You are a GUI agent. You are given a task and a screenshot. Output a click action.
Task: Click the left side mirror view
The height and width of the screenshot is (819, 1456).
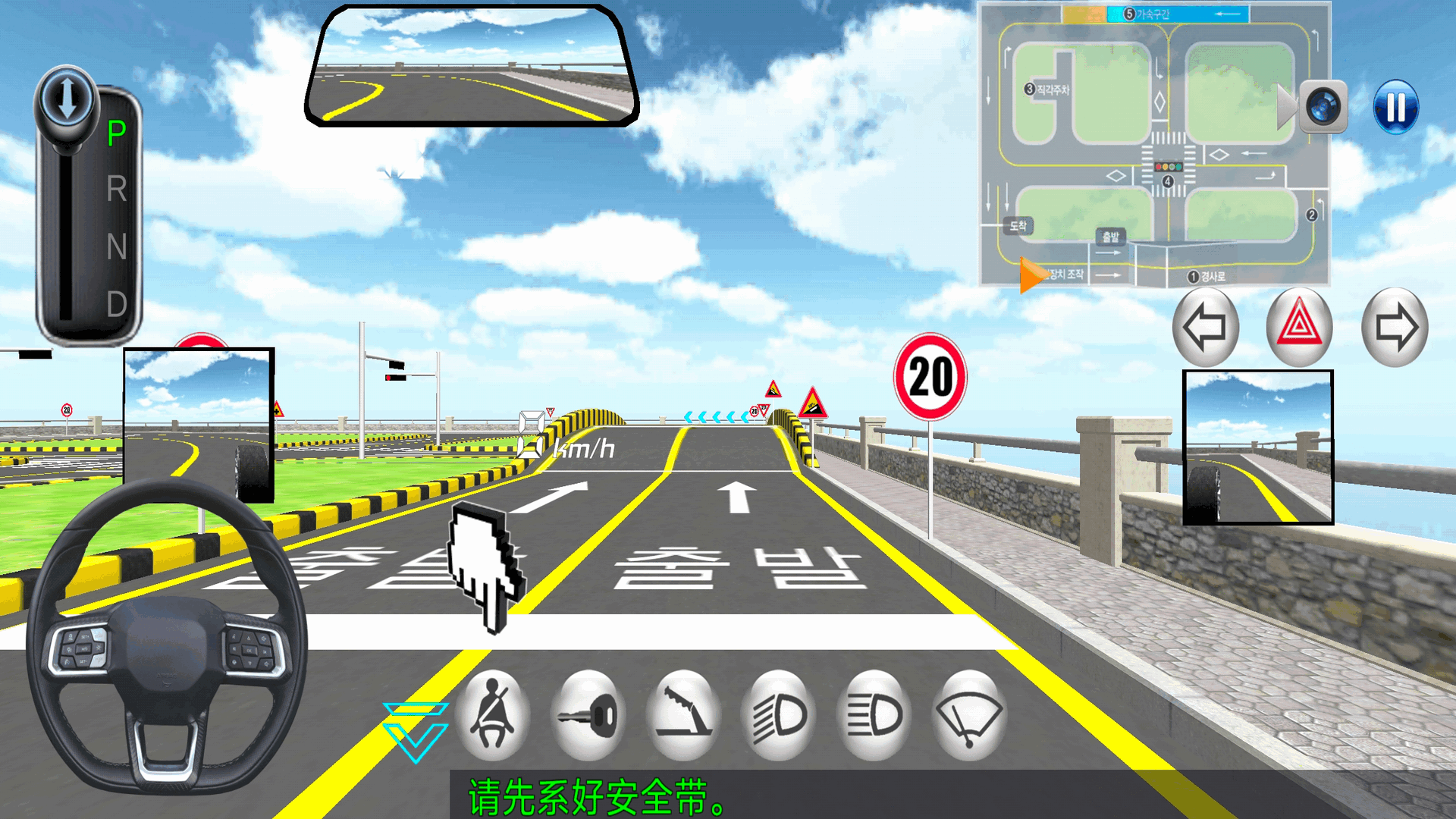[x=199, y=425]
